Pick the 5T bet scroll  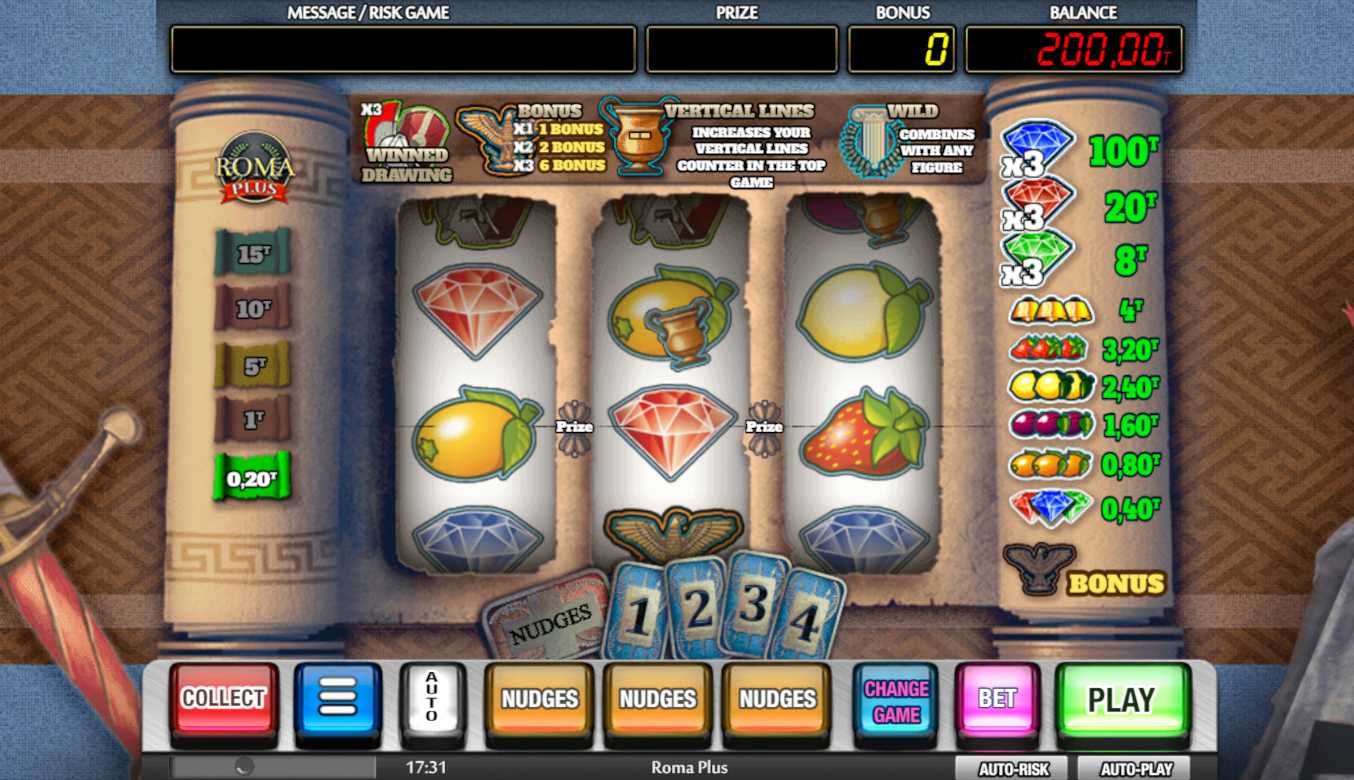(x=253, y=365)
